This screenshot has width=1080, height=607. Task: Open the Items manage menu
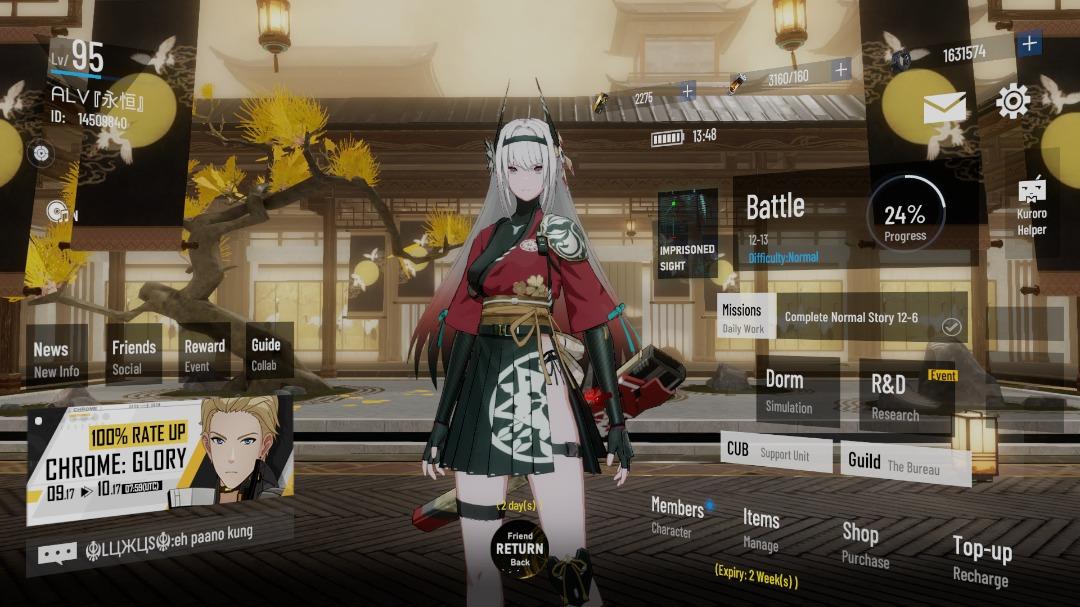click(x=761, y=529)
